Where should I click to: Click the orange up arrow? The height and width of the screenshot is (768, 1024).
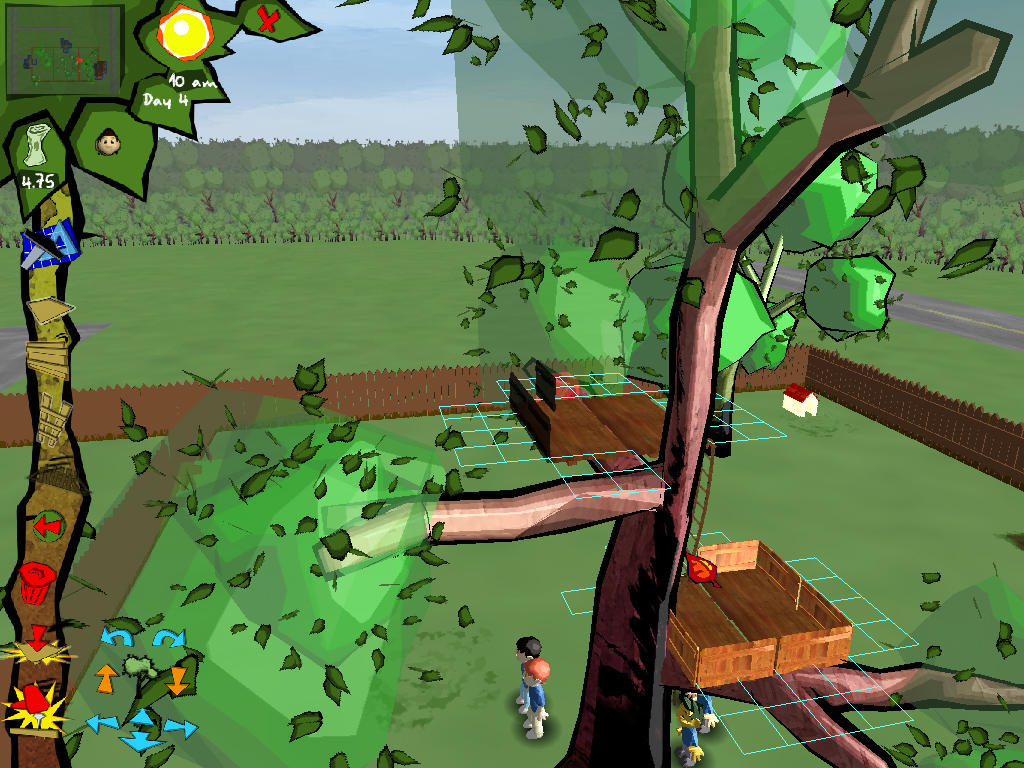pyautogui.click(x=106, y=679)
